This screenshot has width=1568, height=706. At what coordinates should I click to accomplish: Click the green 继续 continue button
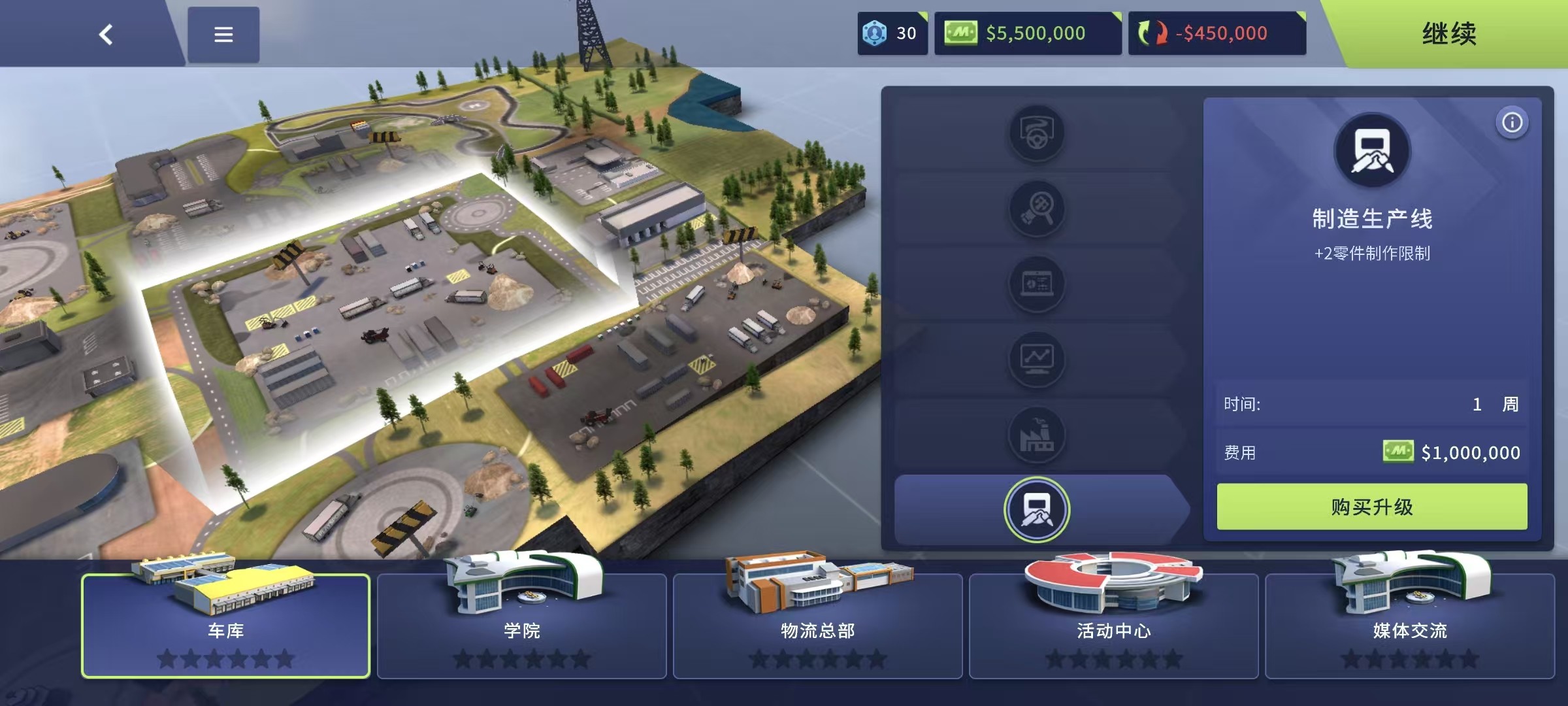coord(1448,34)
